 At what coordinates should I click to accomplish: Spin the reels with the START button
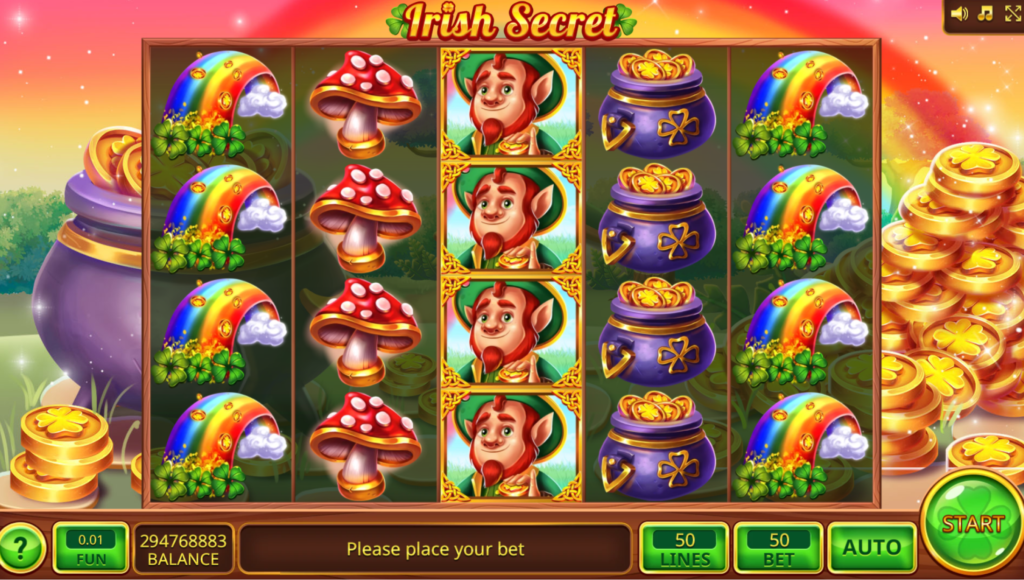tap(971, 523)
